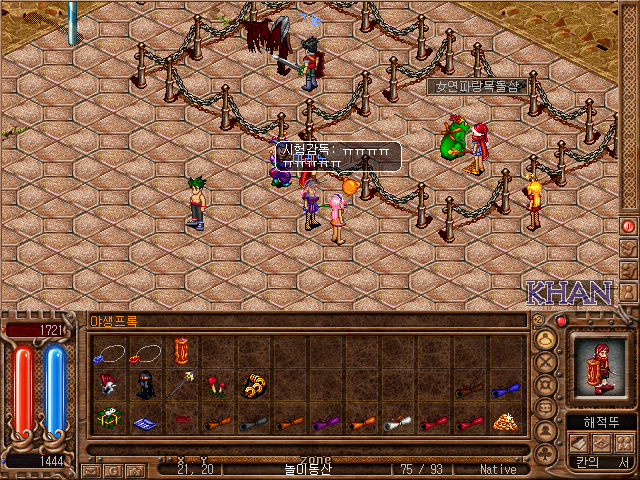Choose the black hooded robe item

point(146,387)
